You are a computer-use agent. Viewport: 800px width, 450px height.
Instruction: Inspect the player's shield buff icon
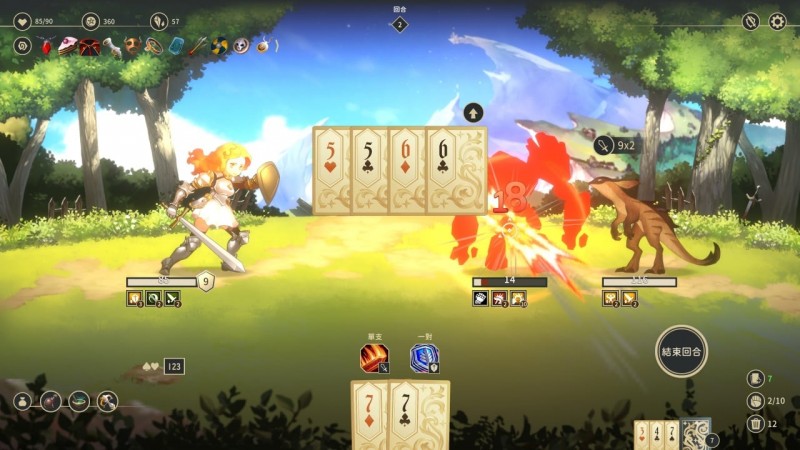pos(206,281)
